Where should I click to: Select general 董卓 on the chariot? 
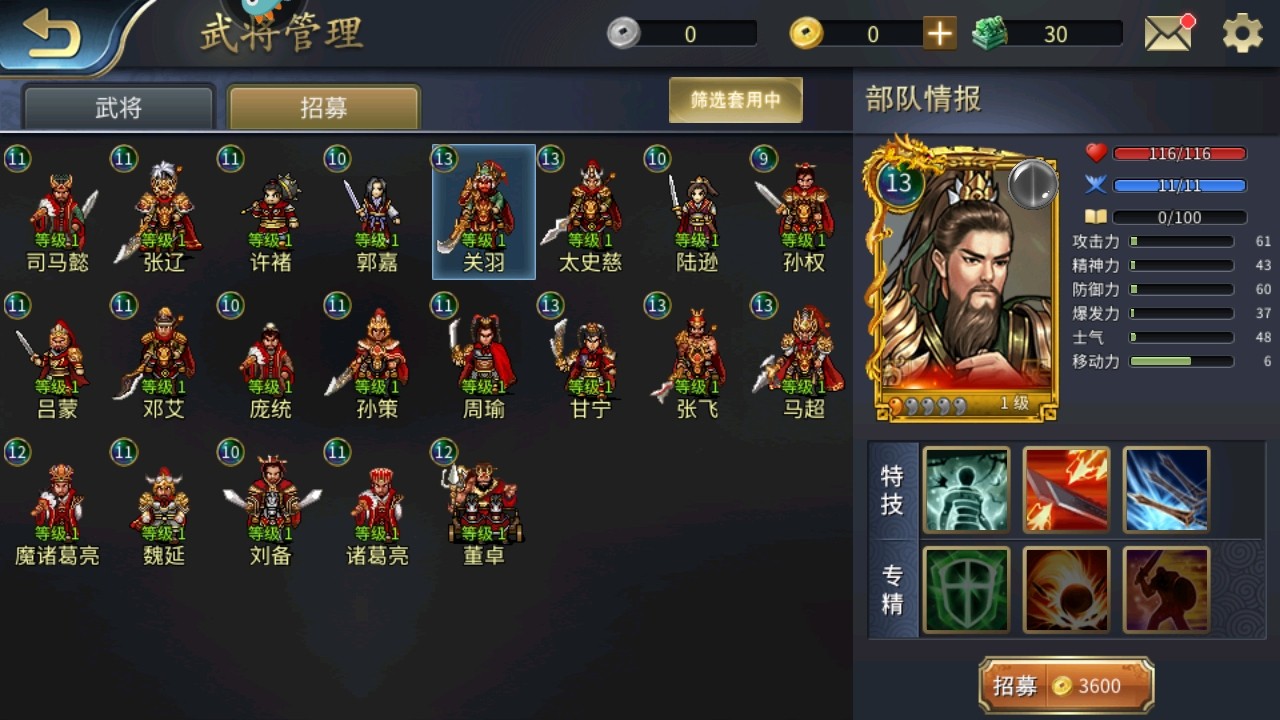click(x=484, y=504)
